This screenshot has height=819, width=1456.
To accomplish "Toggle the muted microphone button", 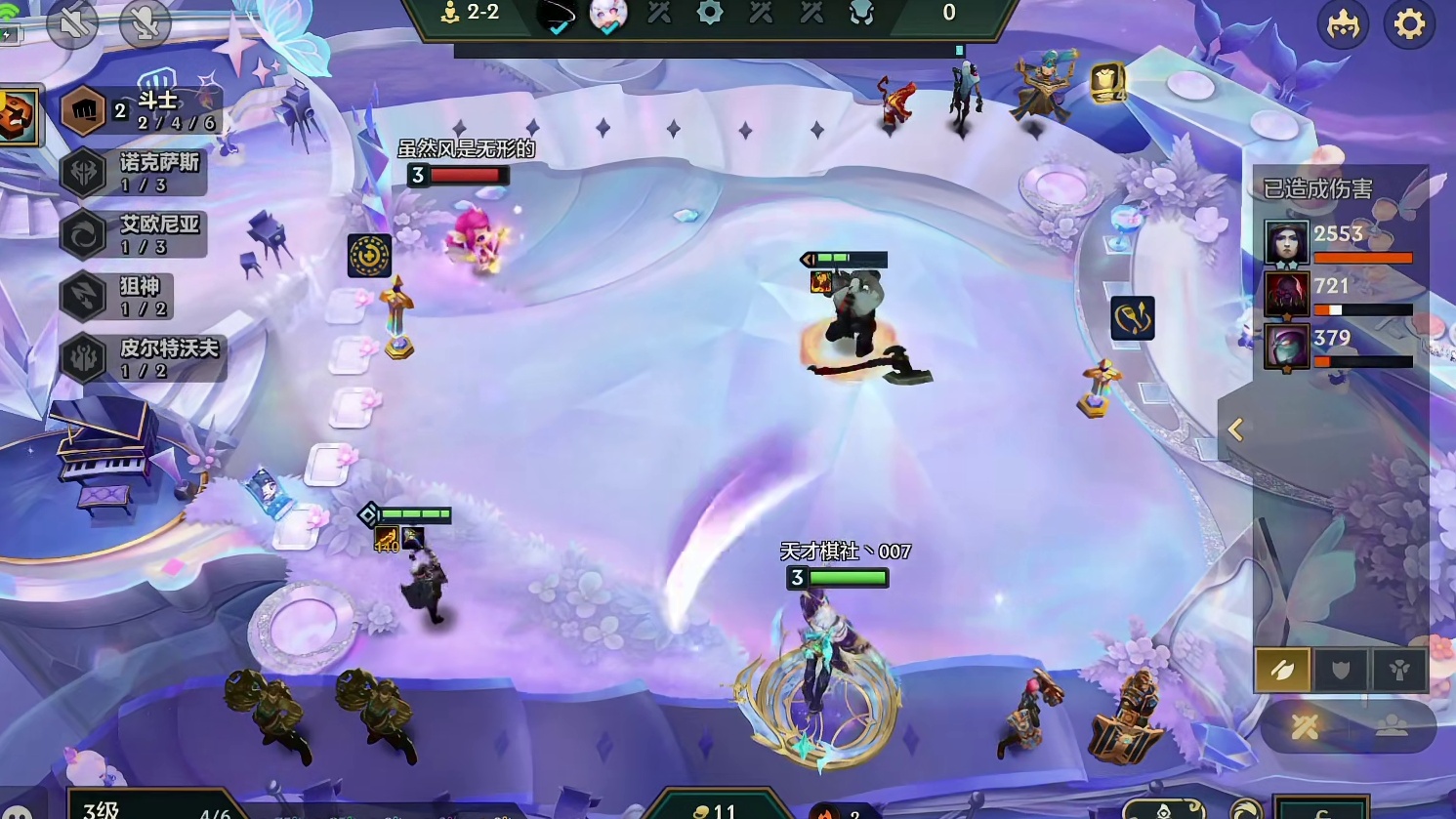I will click(x=144, y=23).
